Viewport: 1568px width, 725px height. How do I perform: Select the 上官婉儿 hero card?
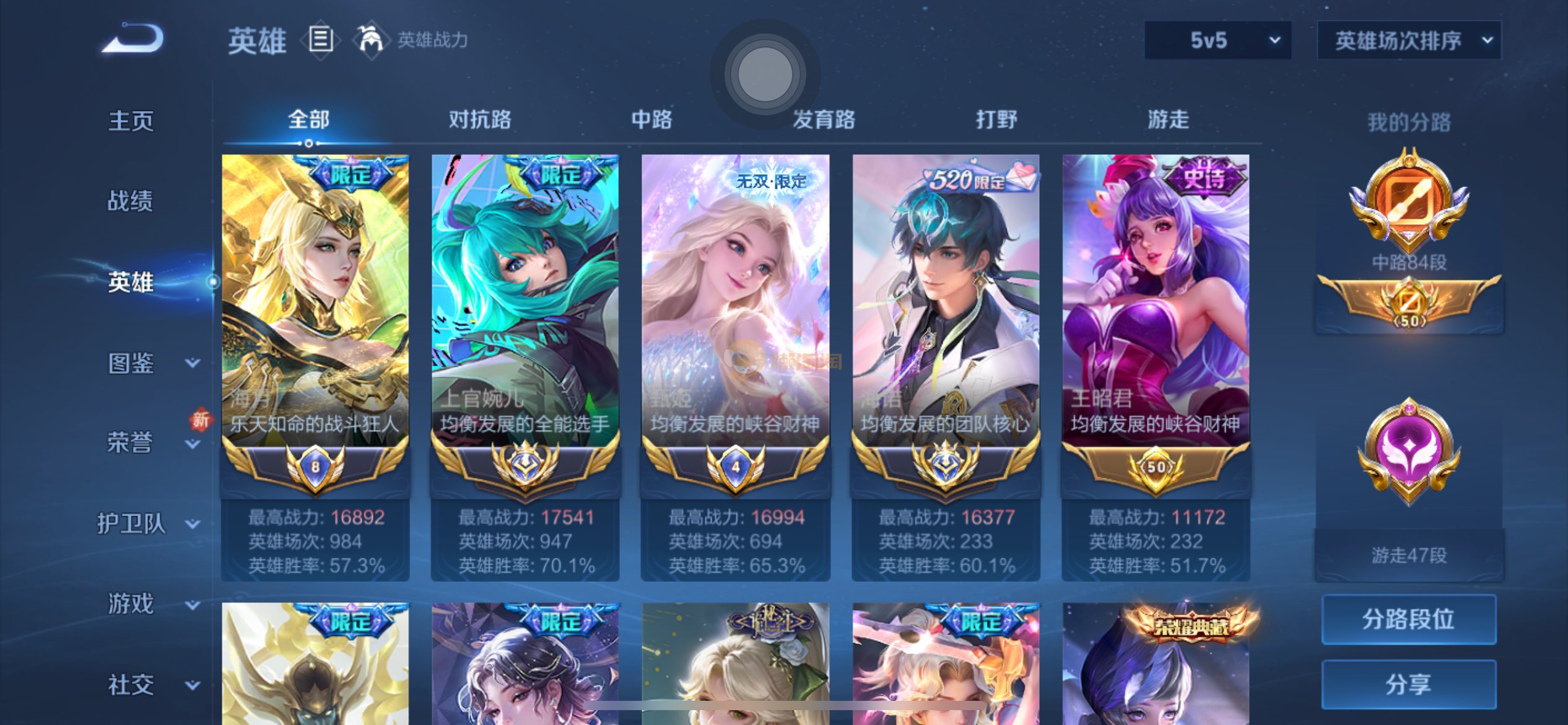(x=525, y=322)
